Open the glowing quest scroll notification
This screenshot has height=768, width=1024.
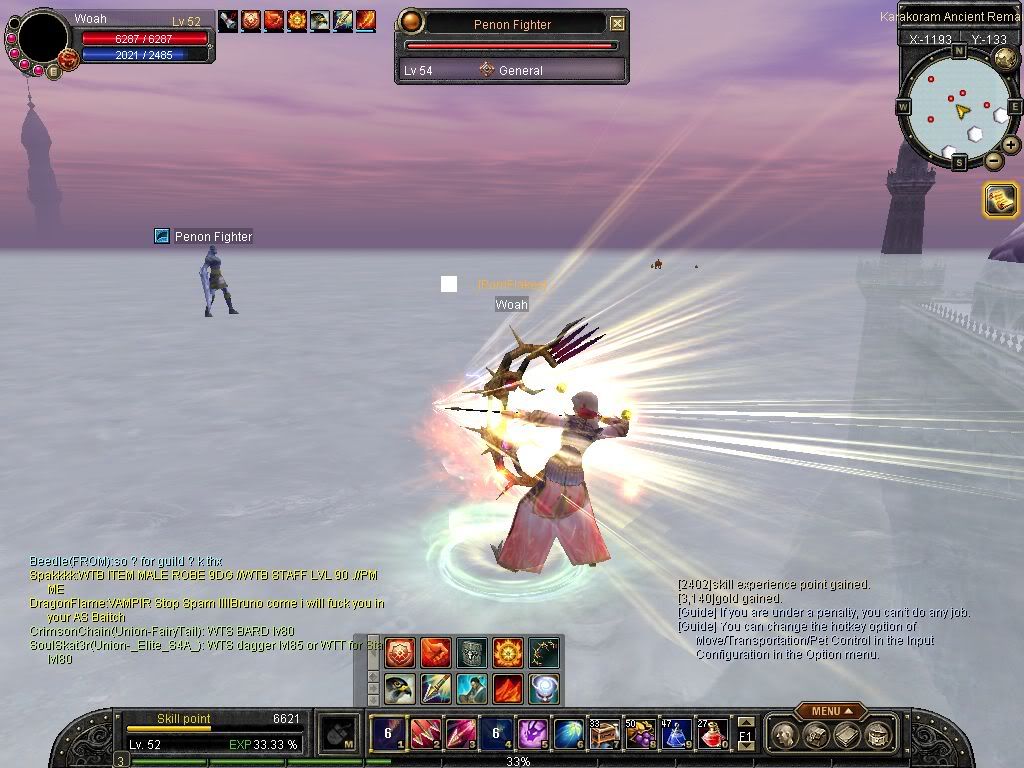click(1000, 200)
